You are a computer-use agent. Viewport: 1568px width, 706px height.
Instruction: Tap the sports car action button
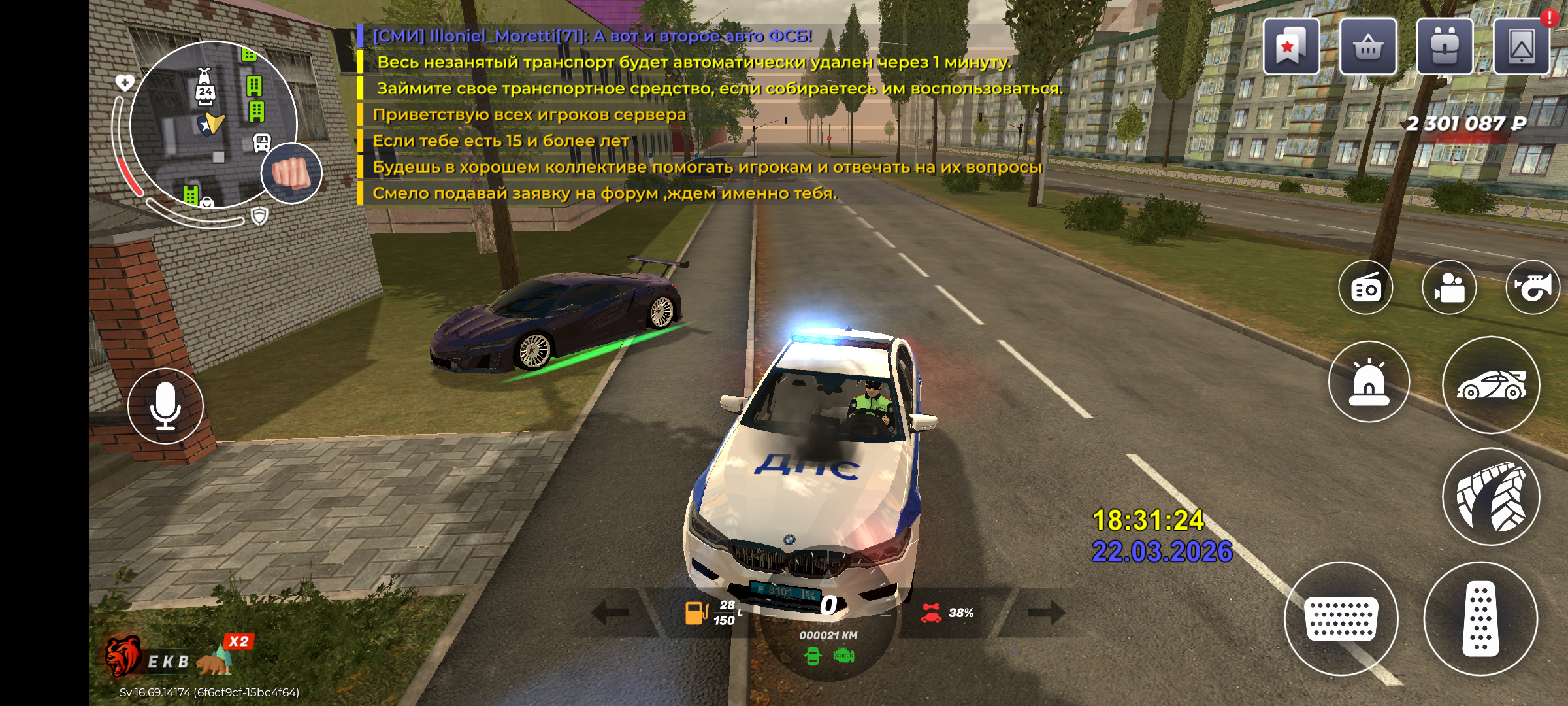point(1491,385)
